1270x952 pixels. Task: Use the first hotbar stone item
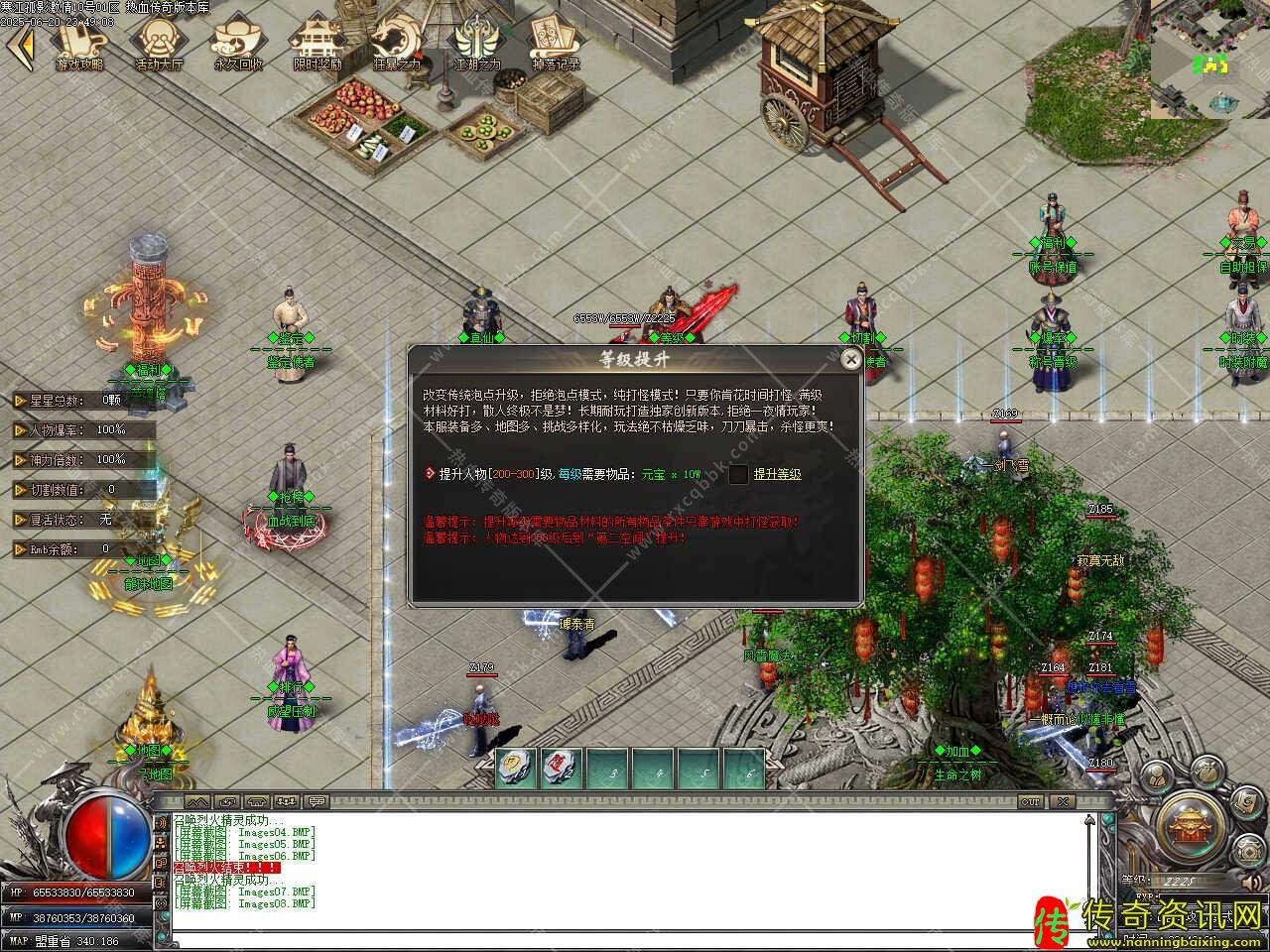pyautogui.click(x=517, y=769)
